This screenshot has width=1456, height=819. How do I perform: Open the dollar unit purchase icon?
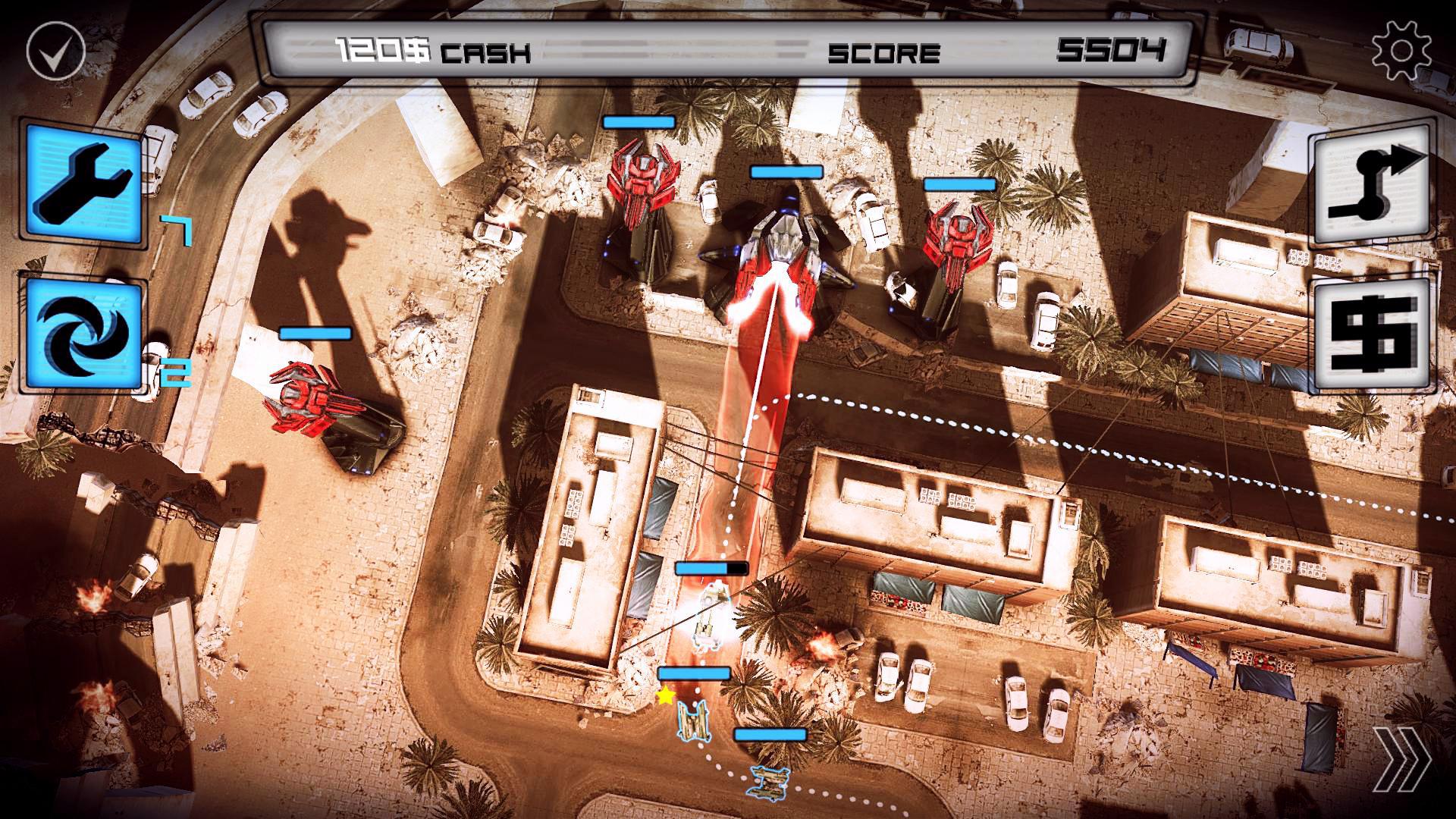coord(1374,334)
